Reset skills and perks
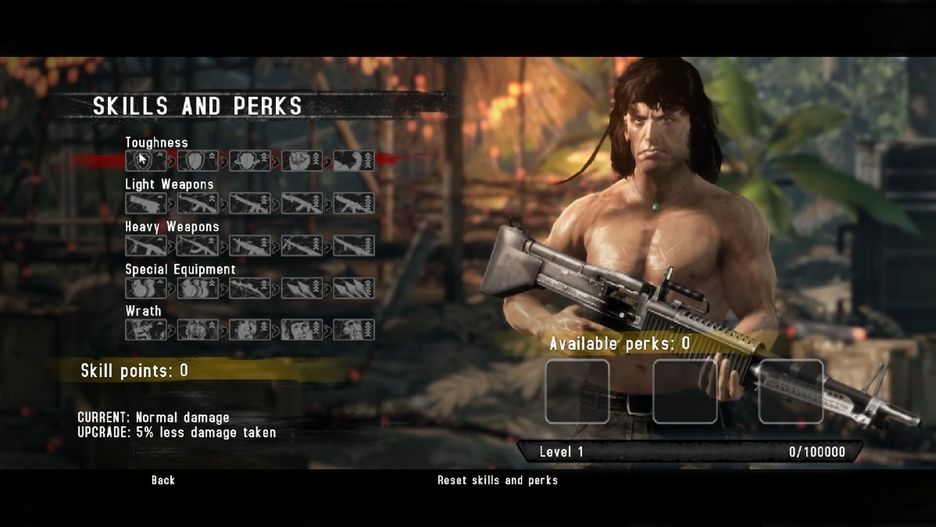Image resolution: width=936 pixels, height=527 pixels. (497, 480)
